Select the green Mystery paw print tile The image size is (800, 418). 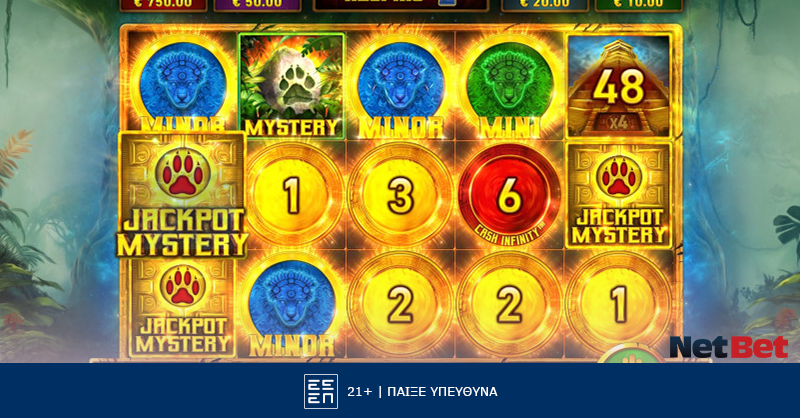click(291, 86)
